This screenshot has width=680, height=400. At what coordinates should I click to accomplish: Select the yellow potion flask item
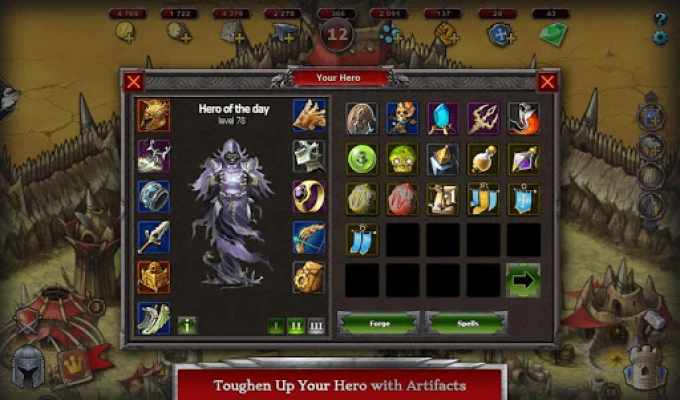pos(483,159)
